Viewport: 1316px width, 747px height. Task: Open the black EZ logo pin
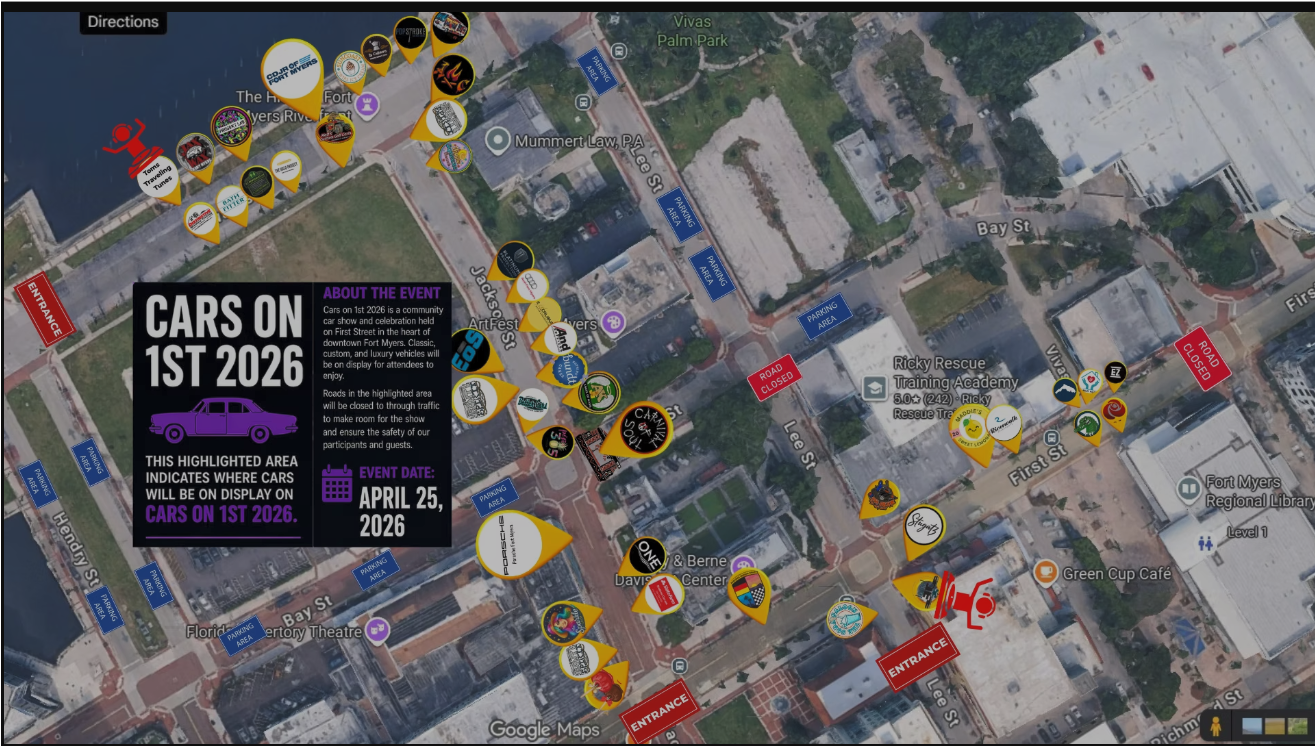1115,373
